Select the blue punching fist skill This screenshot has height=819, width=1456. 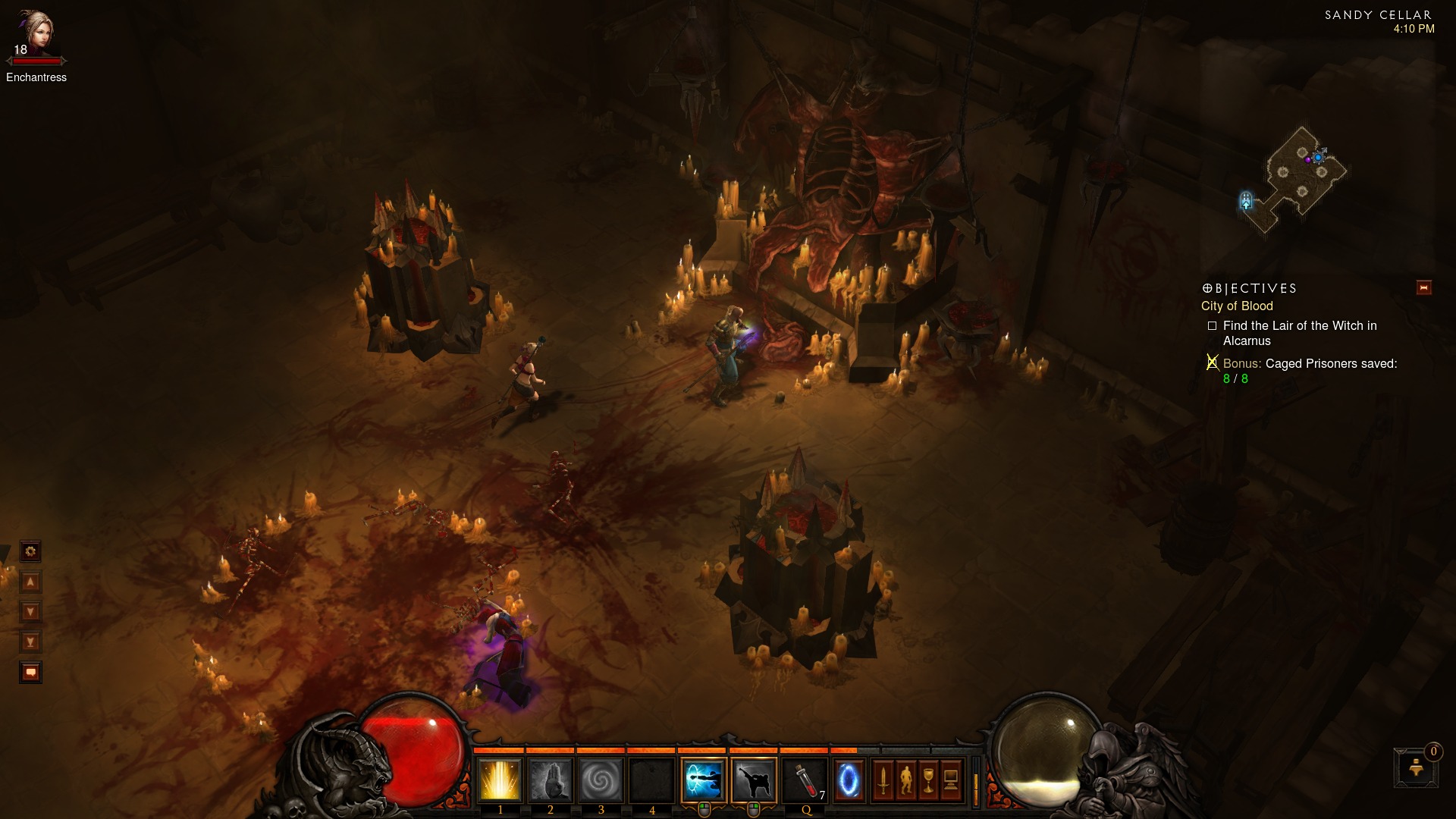pyautogui.click(x=704, y=780)
